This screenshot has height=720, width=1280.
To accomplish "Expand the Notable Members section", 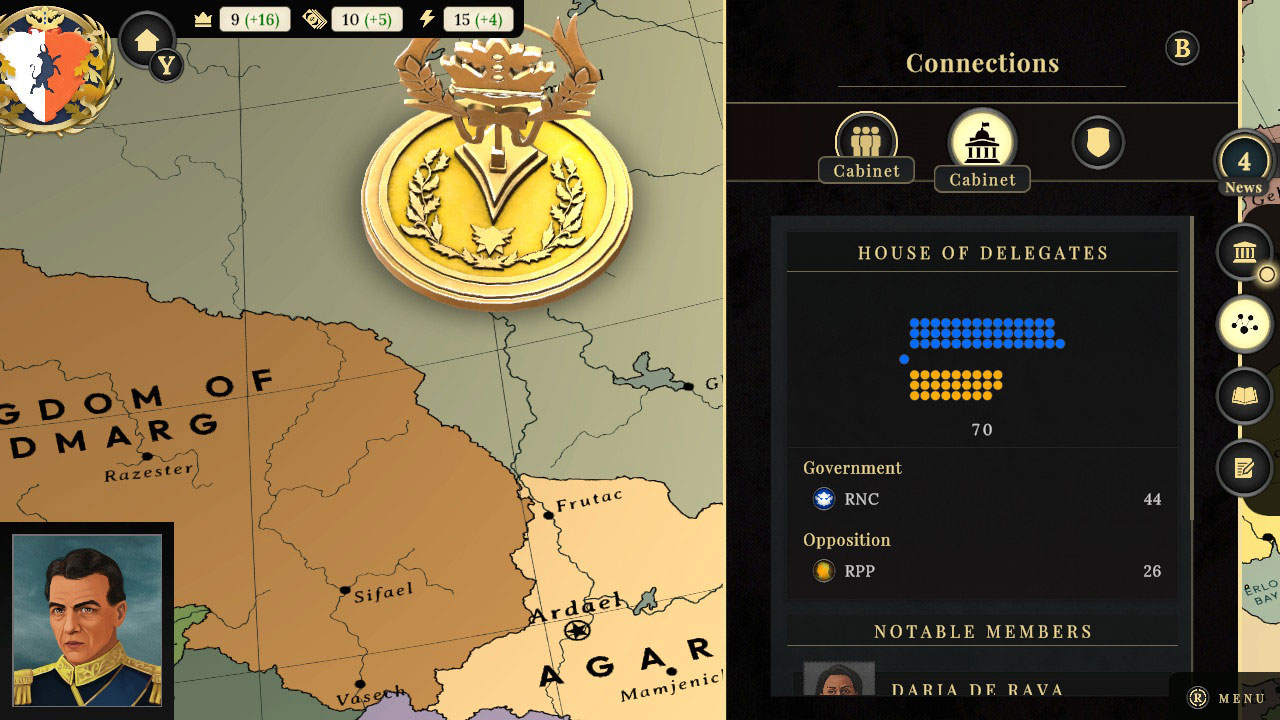I will [x=982, y=631].
